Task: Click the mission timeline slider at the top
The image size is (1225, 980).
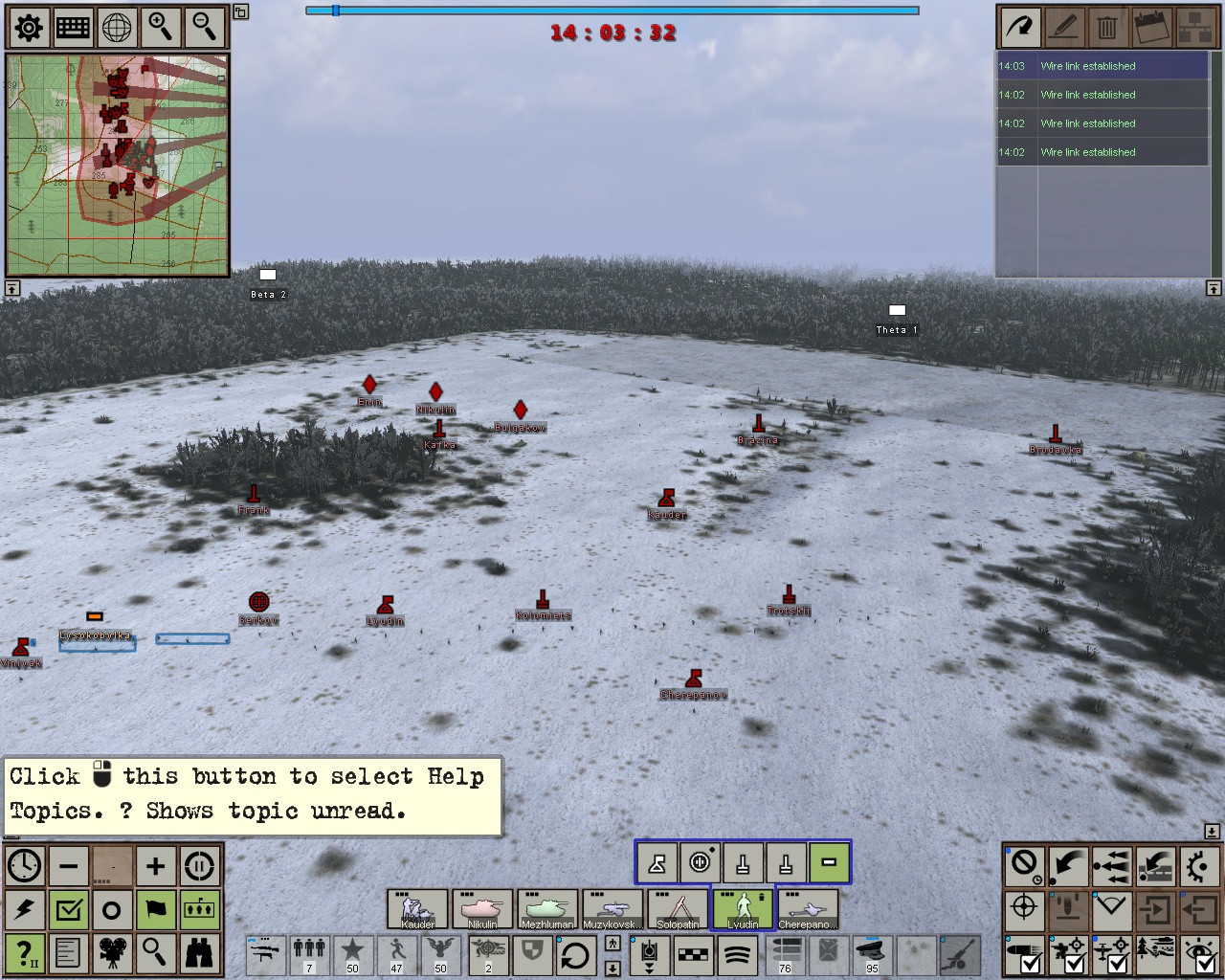Action: 336,11
